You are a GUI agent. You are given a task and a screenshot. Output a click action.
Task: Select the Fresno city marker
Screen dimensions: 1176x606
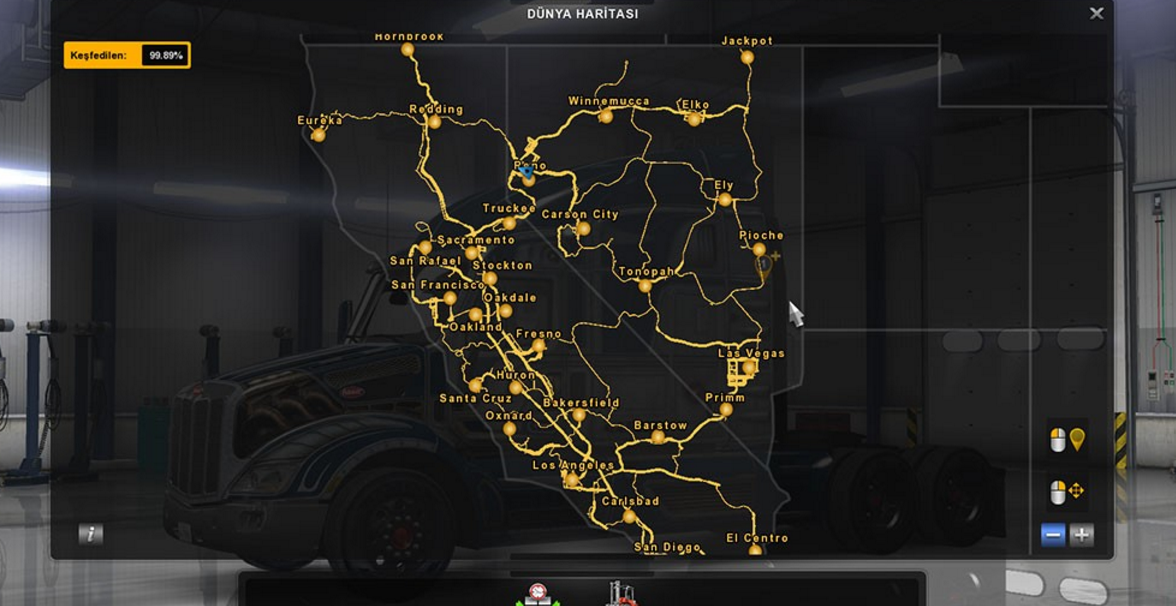click(539, 346)
